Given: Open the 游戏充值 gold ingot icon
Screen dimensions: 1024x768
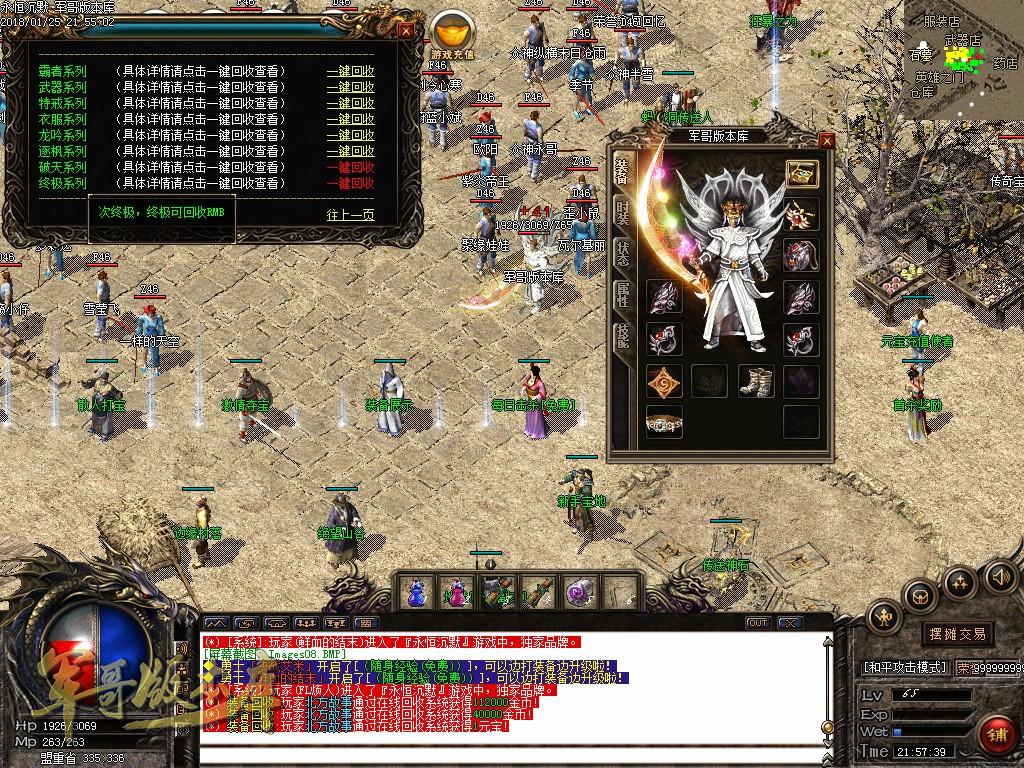Looking at the screenshot, I should (x=454, y=30).
